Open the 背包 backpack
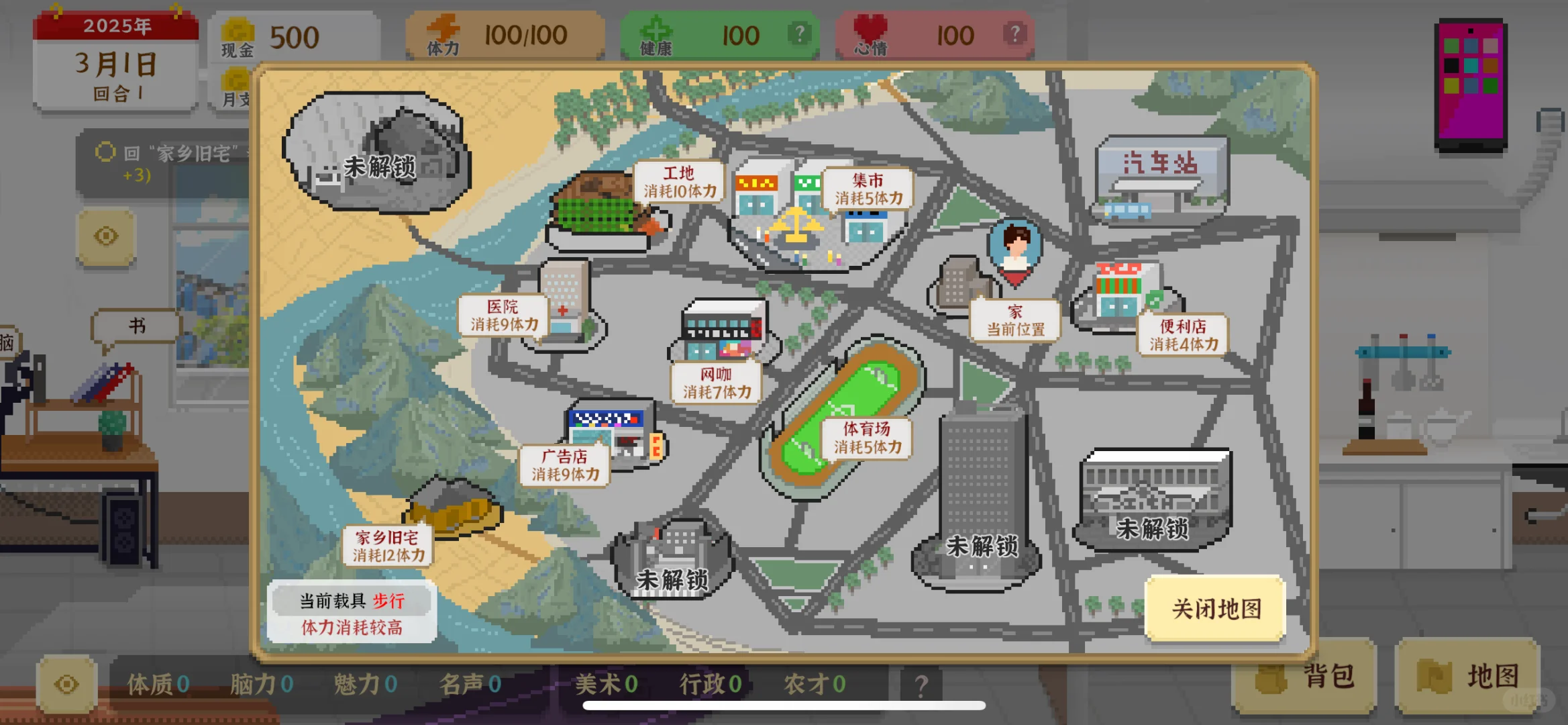1568x725 pixels. 1303,677
